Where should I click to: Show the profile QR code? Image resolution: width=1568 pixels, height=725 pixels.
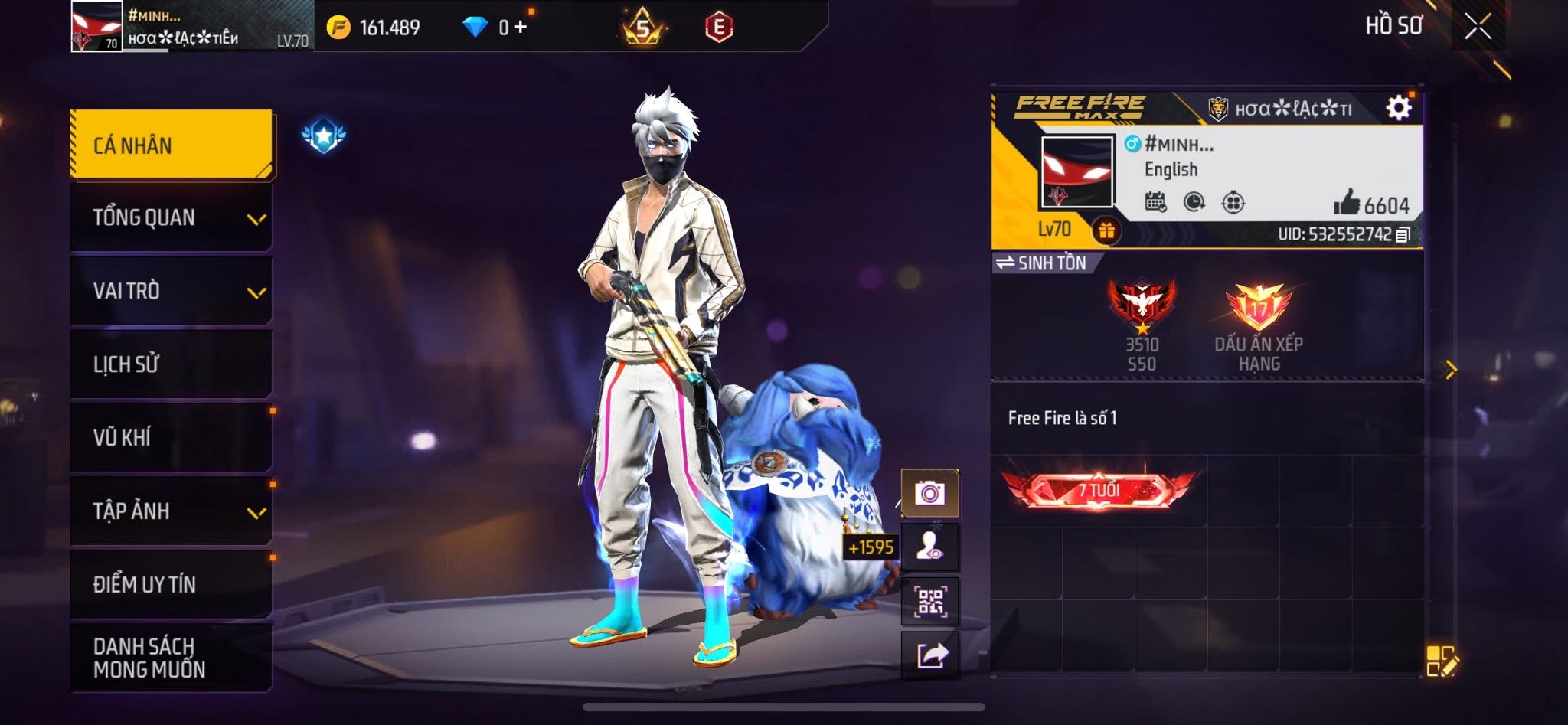[x=930, y=602]
